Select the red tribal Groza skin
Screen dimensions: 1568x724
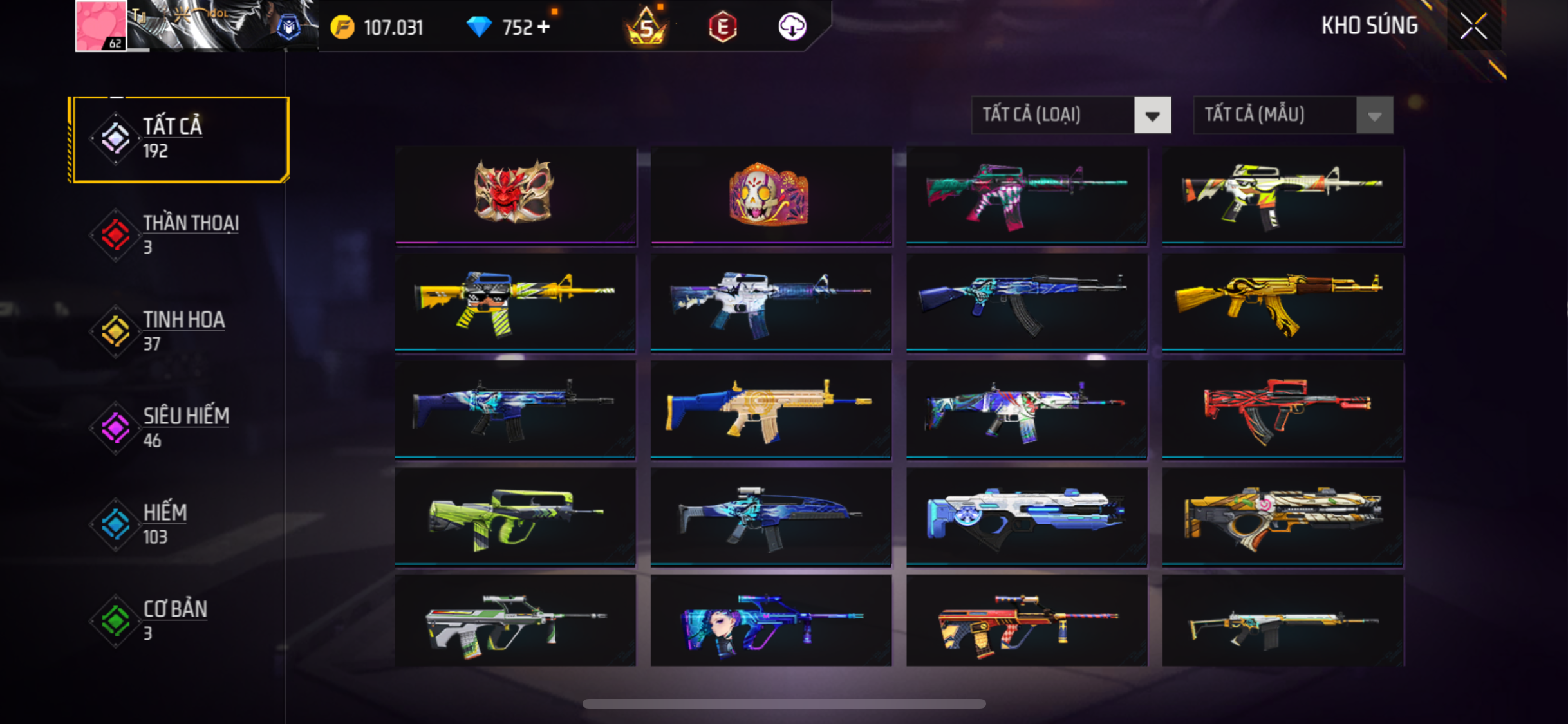coord(1282,409)
